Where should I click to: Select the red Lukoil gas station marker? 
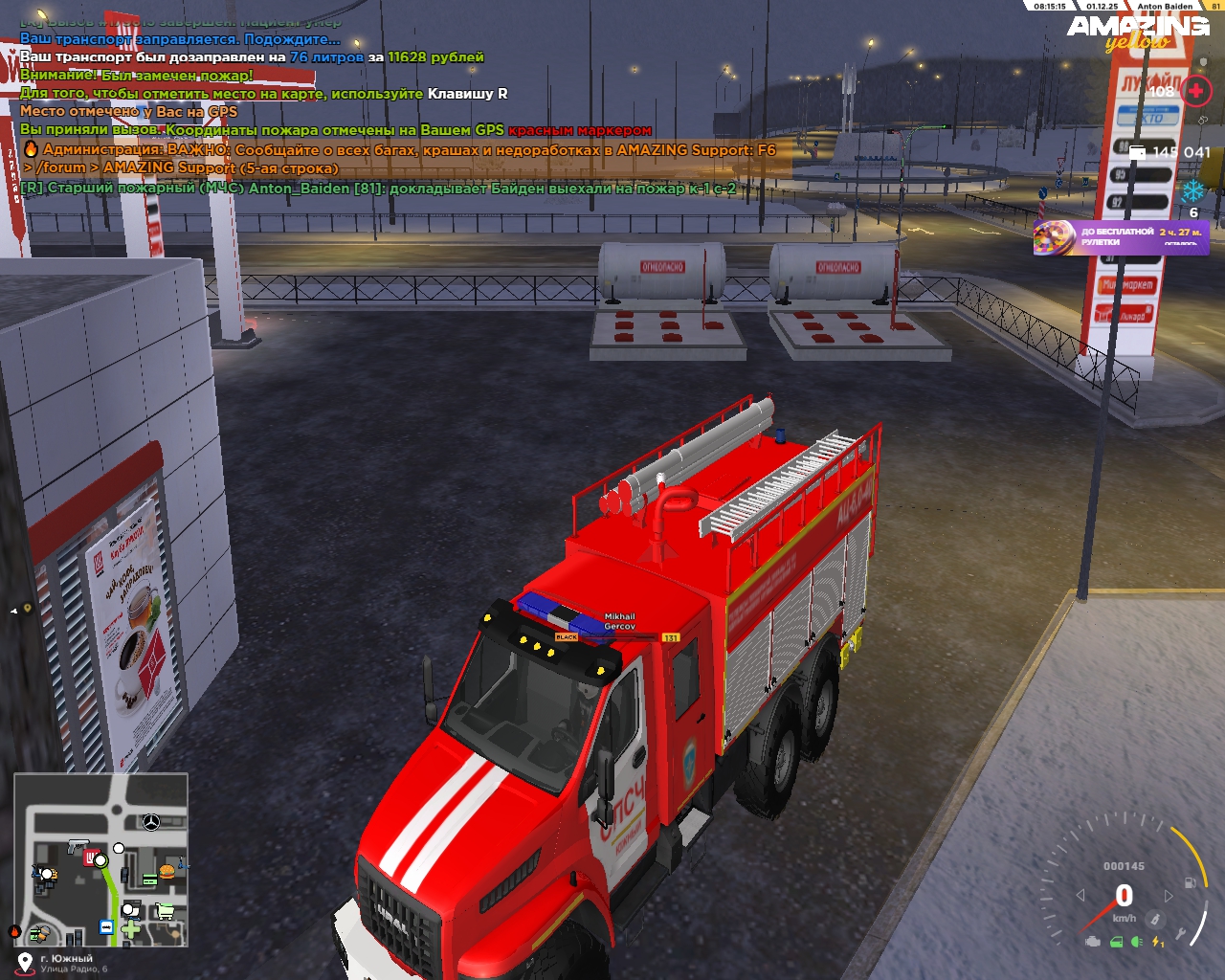click(x=91, y=857)
